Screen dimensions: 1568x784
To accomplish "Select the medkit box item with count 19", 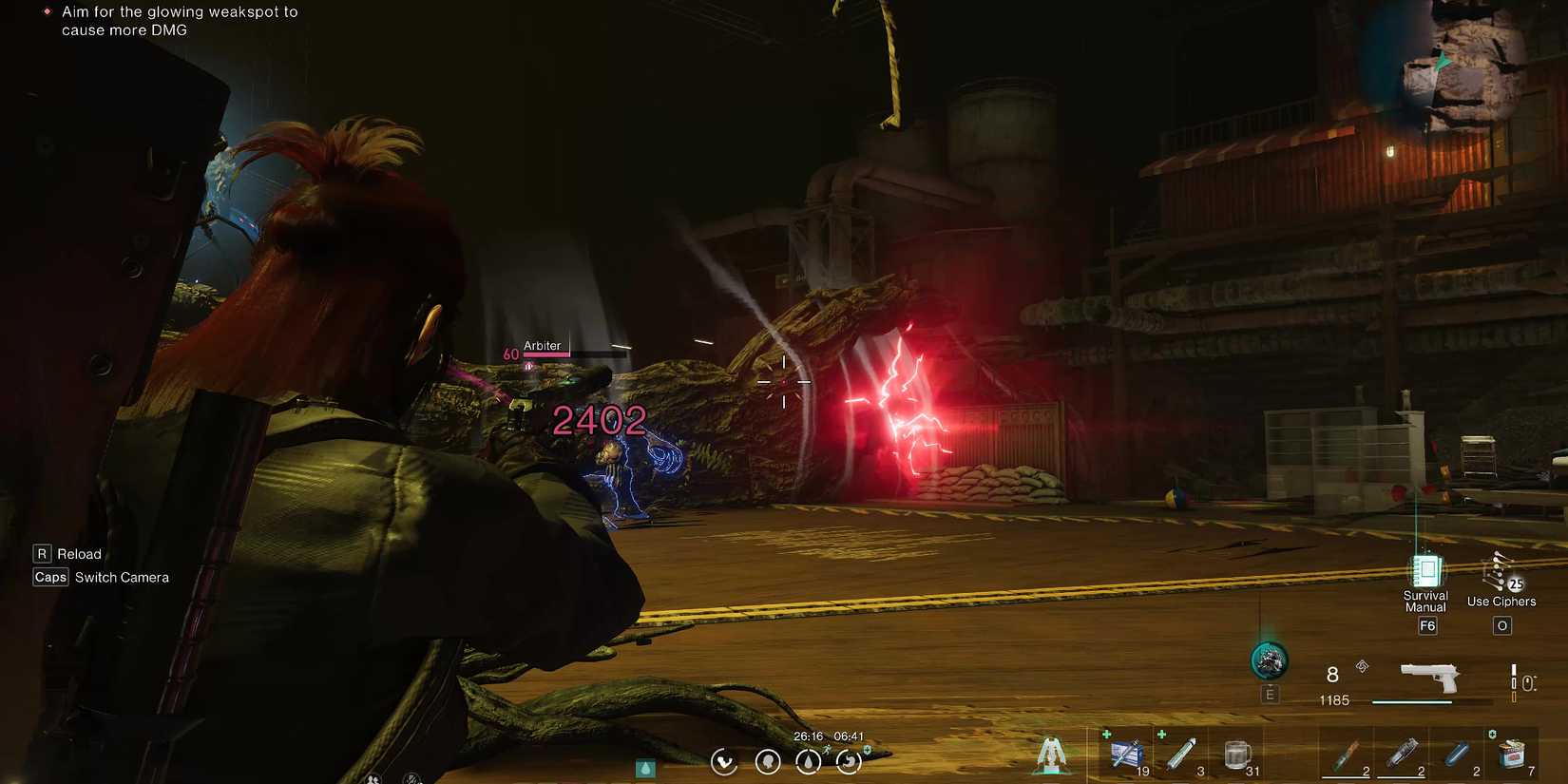I will (1125, 752).
